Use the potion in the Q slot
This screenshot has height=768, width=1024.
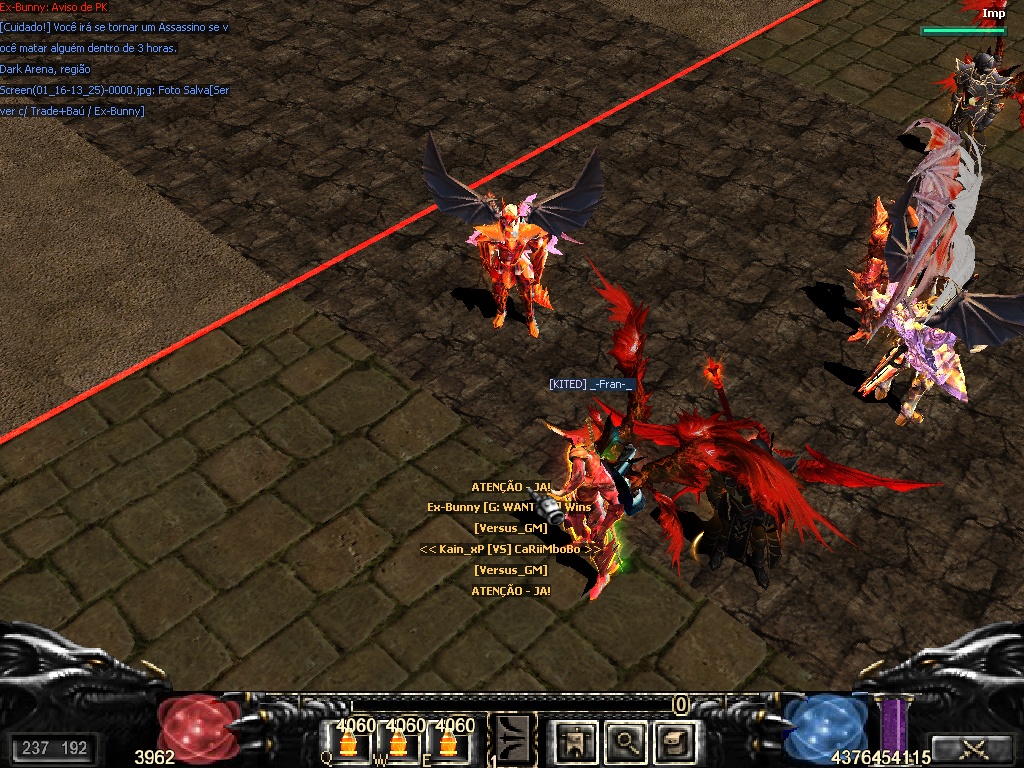(348, 743)
